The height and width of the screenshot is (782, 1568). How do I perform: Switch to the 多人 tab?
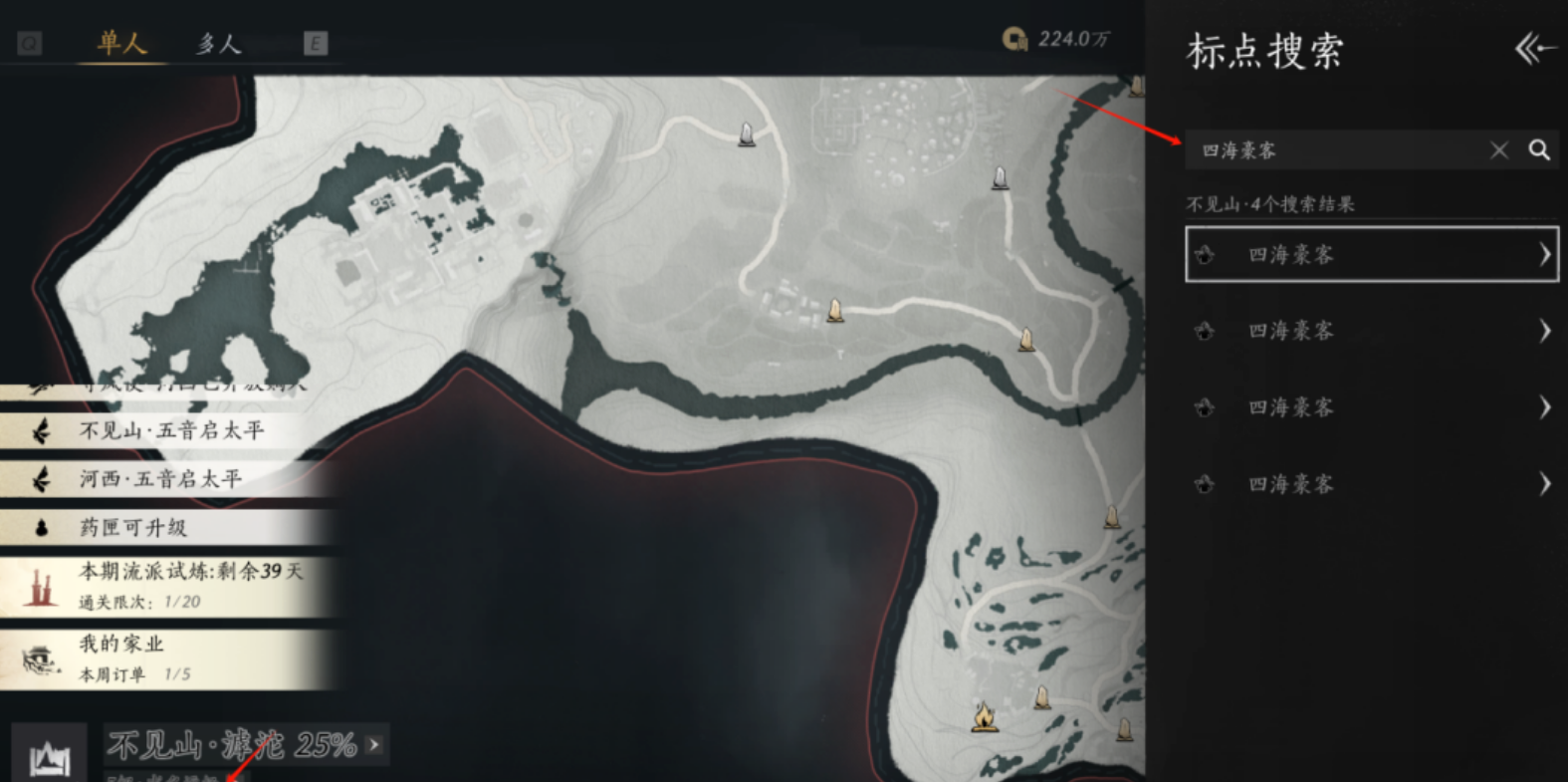[x=218, y=44]
